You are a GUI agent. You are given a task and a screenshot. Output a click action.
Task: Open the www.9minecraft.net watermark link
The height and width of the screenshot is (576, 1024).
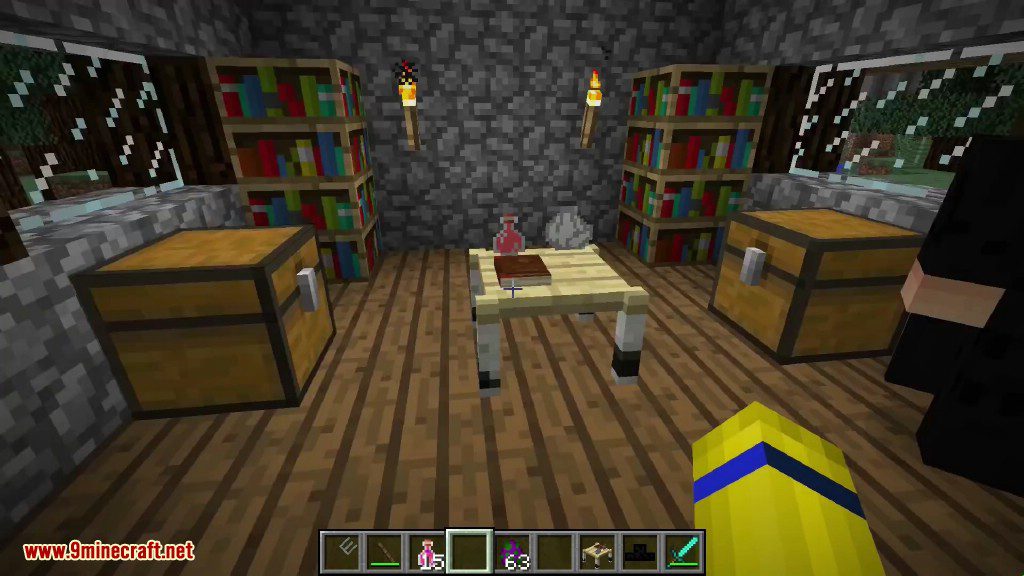pyautogui.click(x=108, y=551)
